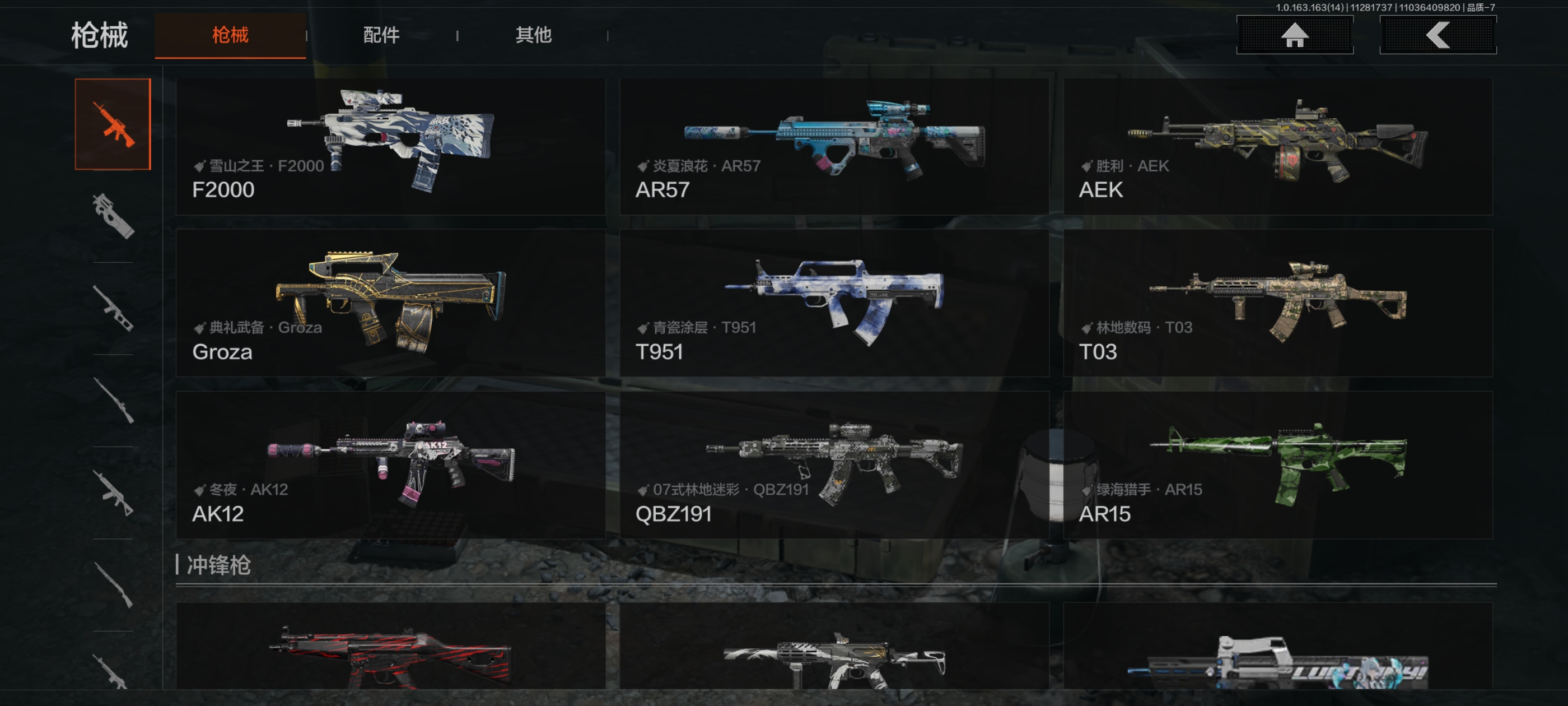The height and width of the screenshot is (706, 1568).
Task: Switch to the submachine gun category icon
Action: [x=113, y=216]
